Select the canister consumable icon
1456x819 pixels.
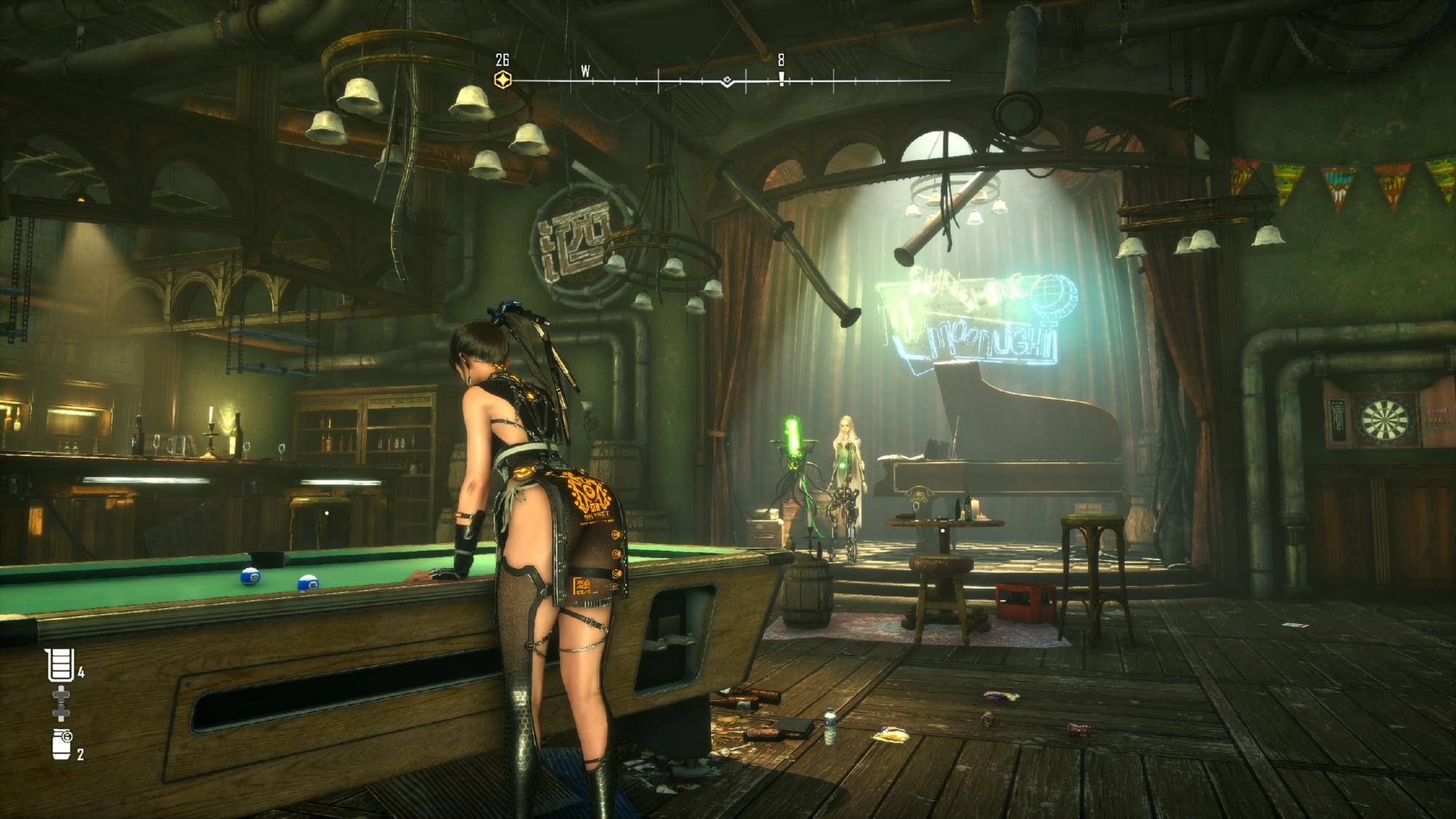coord(63,744)
